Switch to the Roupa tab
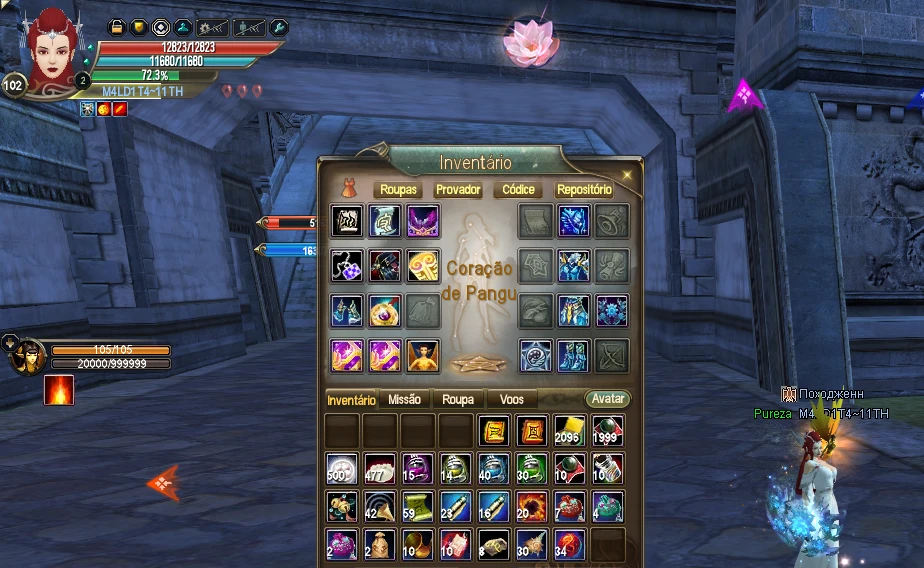This screenshot has height=568, width=924. point(458,399)
